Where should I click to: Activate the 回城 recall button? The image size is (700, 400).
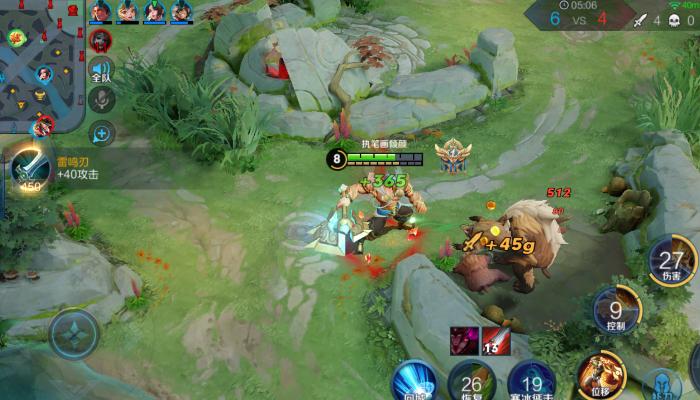click(411, 381)
